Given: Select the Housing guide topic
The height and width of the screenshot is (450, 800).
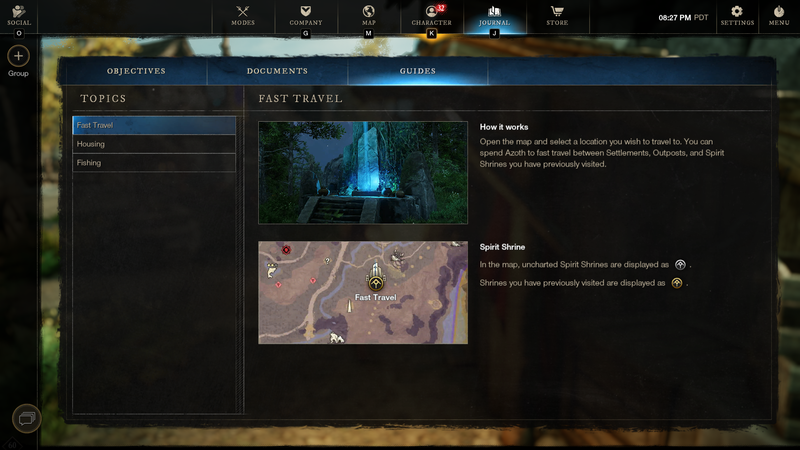Looking at the screenshot, I should coord(154,144).
